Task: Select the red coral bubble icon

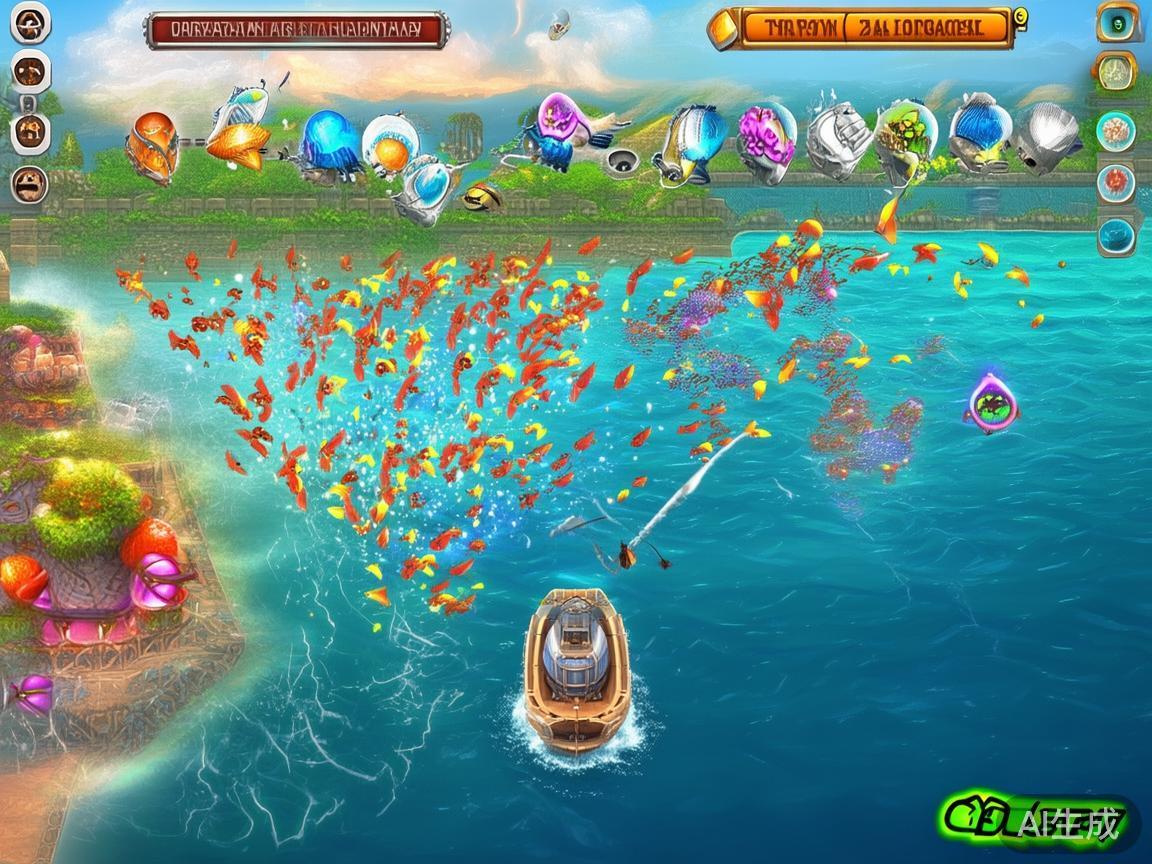Action: 1115,183
